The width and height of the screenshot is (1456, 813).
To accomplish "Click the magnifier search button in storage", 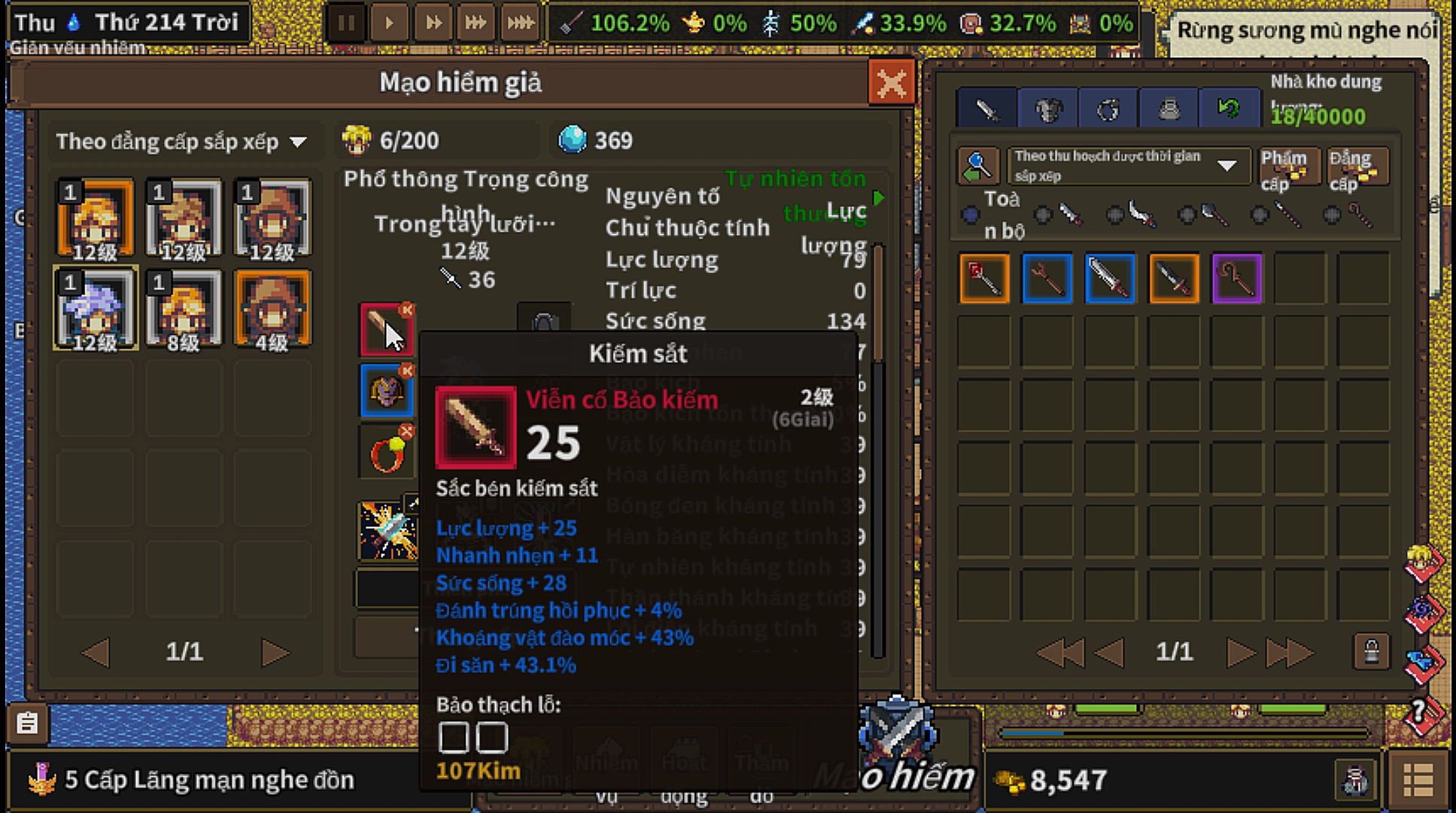I will pyautogui.click(x=977, y=166).
